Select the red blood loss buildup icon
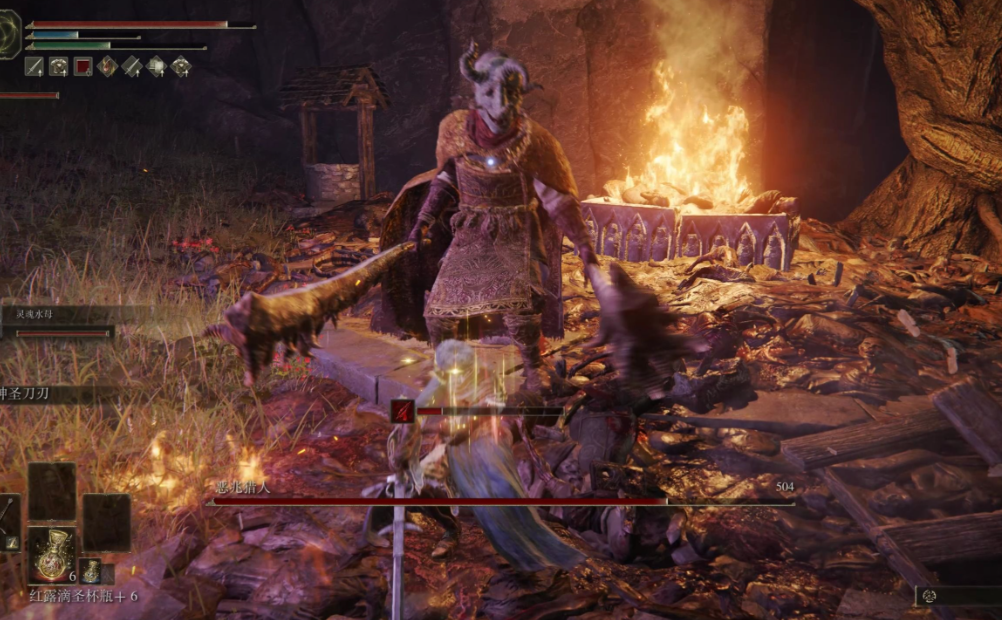1002x620 pixels. pyautogui.click(x=403, y=410)
